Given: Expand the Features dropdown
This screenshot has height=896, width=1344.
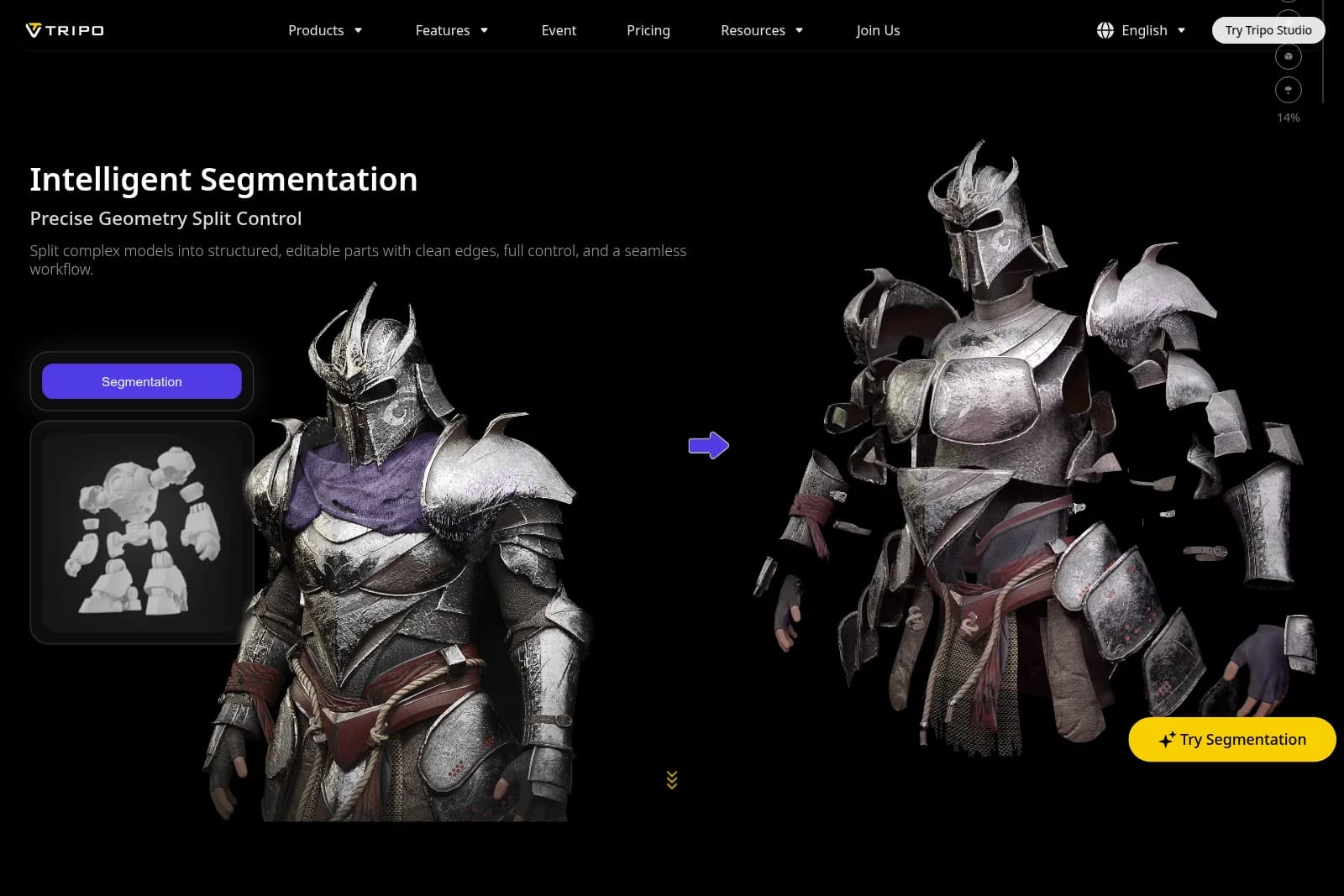Looking at the screenshot, I should tap(452, 30).
